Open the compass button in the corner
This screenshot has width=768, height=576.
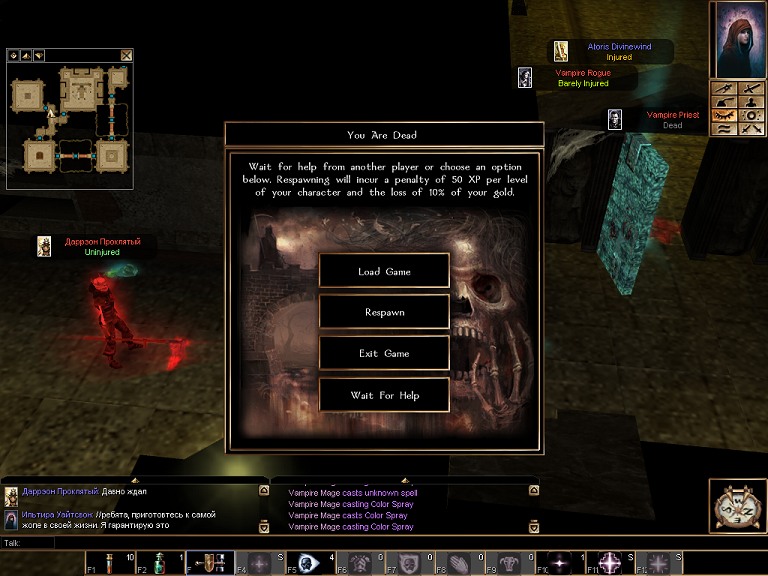tap(738, 506)
